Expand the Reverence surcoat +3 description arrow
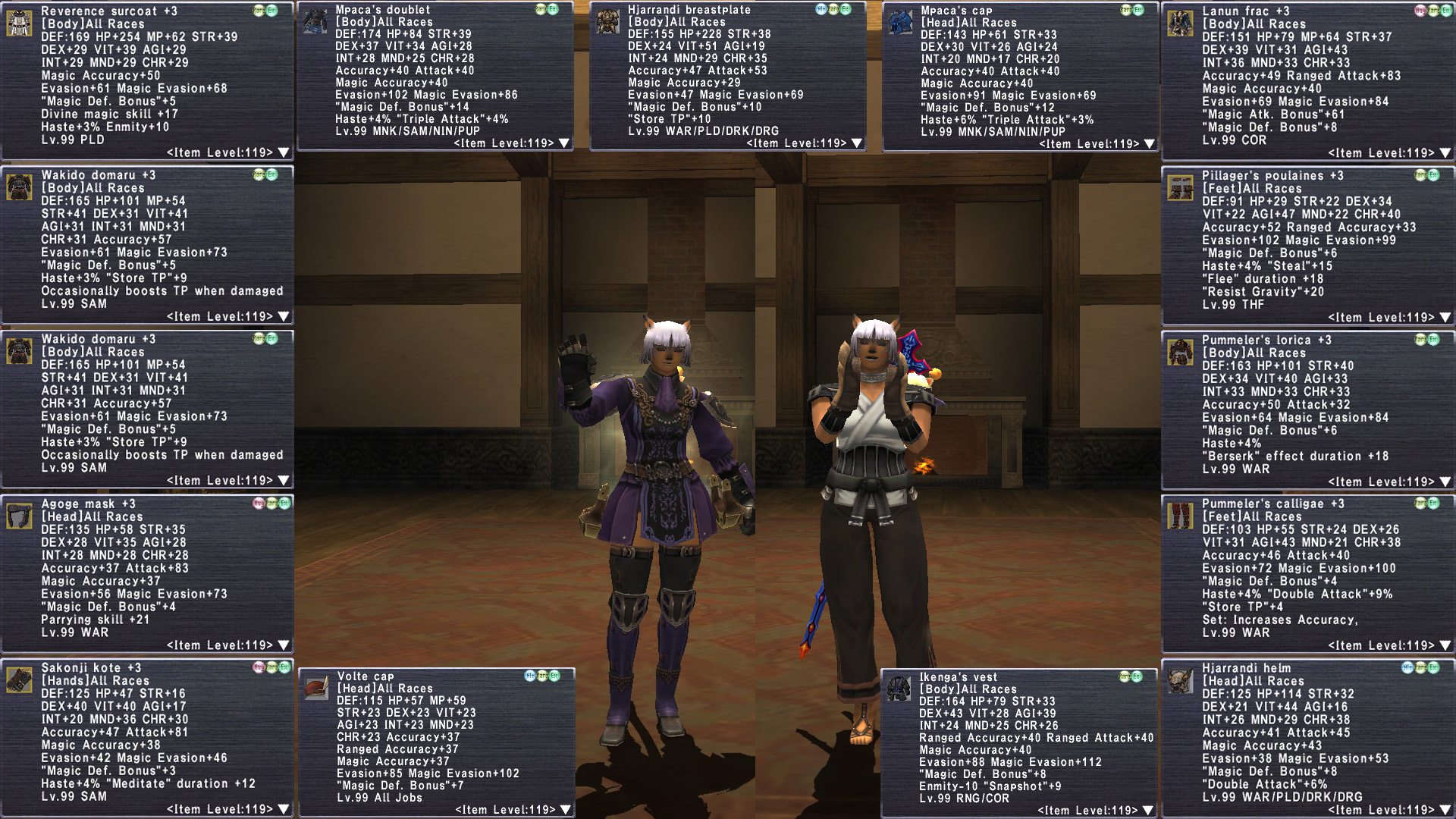This screenshot has width=1456, height=819. pyautogui.click(x=284, y=152)
